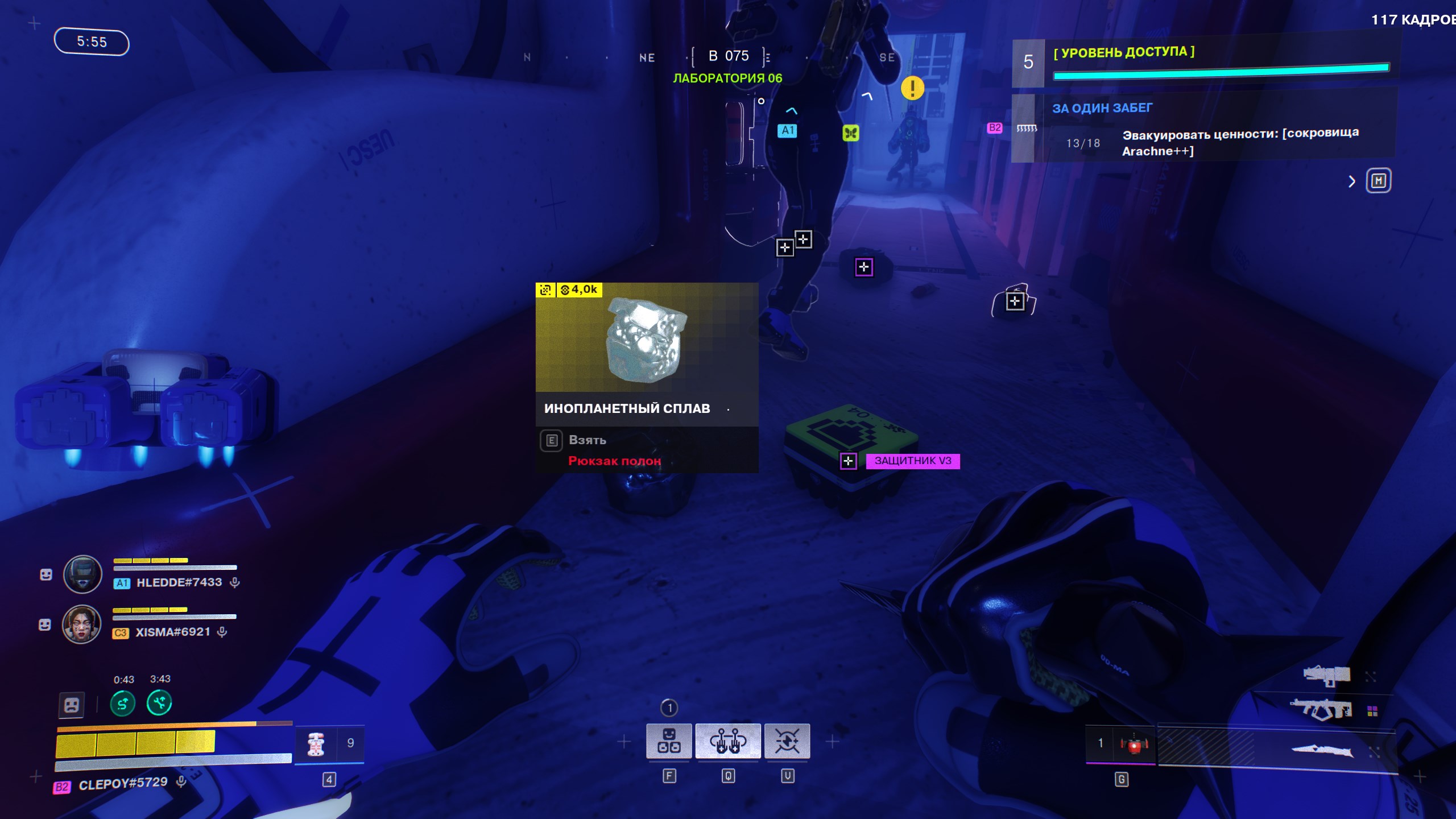Activate the ability icon above U
The image size is (1456, 819).
(787, 741)
